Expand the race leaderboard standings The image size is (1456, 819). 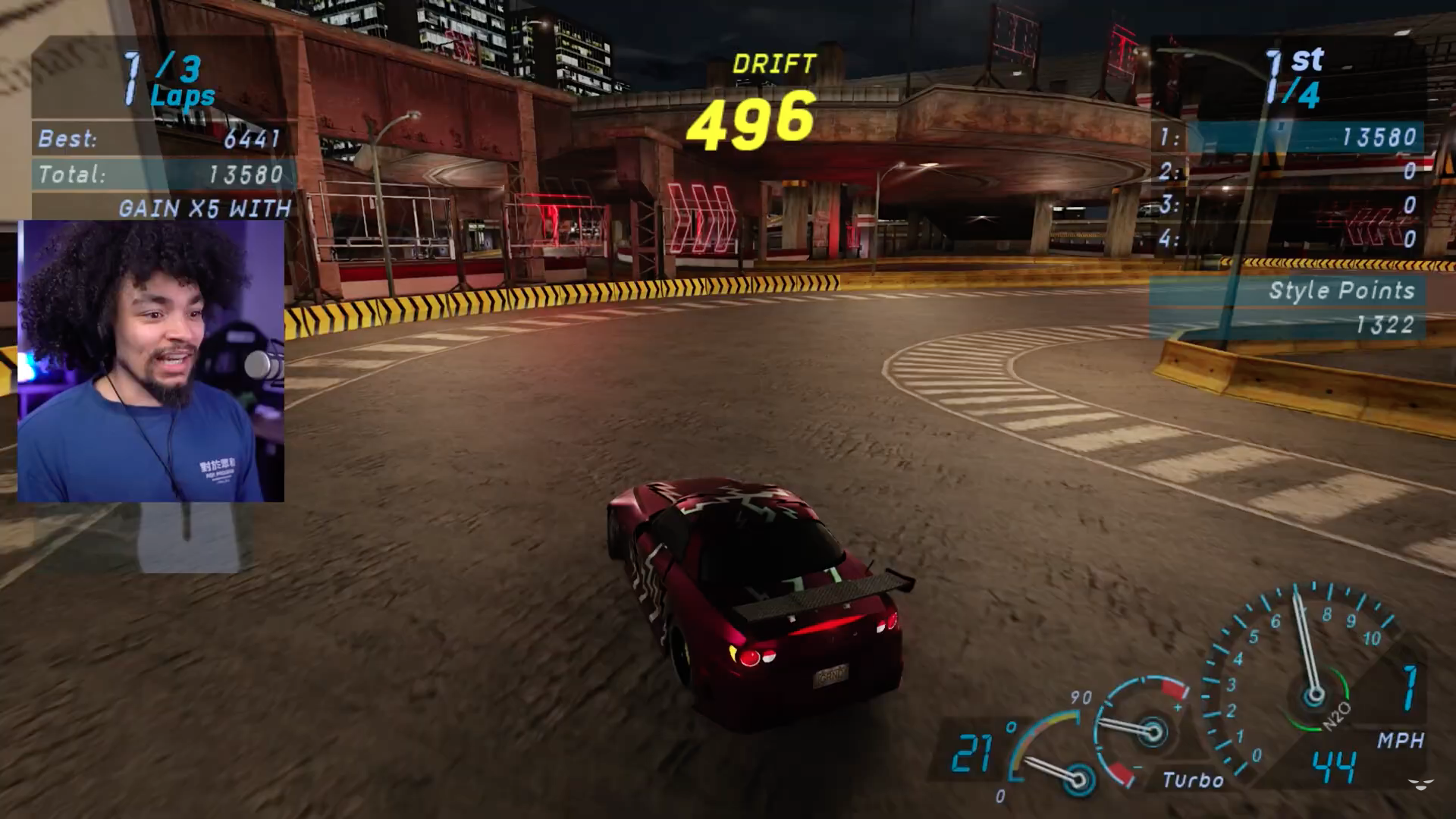click(x=1289, y=190)
